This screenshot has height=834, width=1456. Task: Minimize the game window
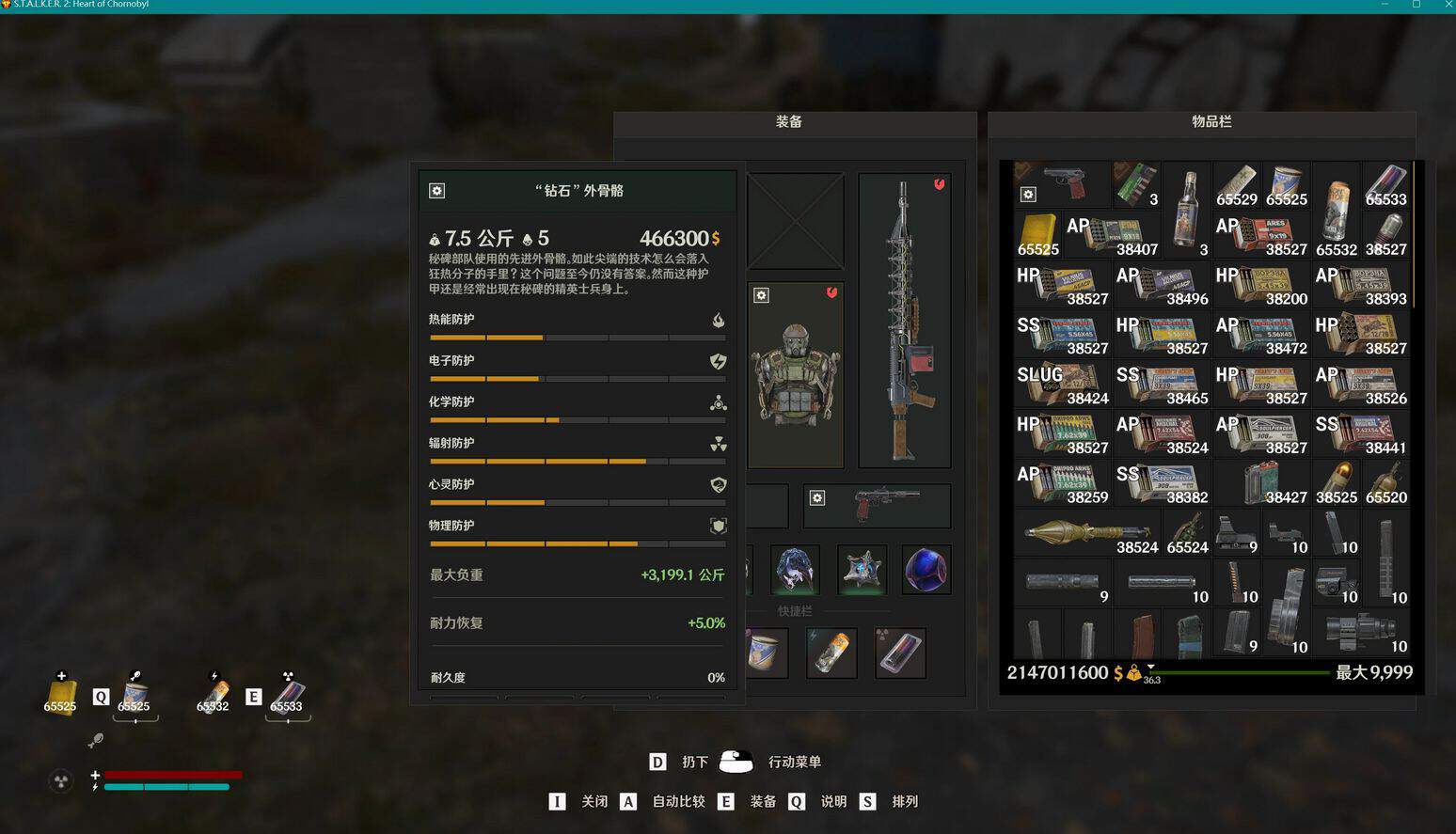click(x=1385, y=6)
